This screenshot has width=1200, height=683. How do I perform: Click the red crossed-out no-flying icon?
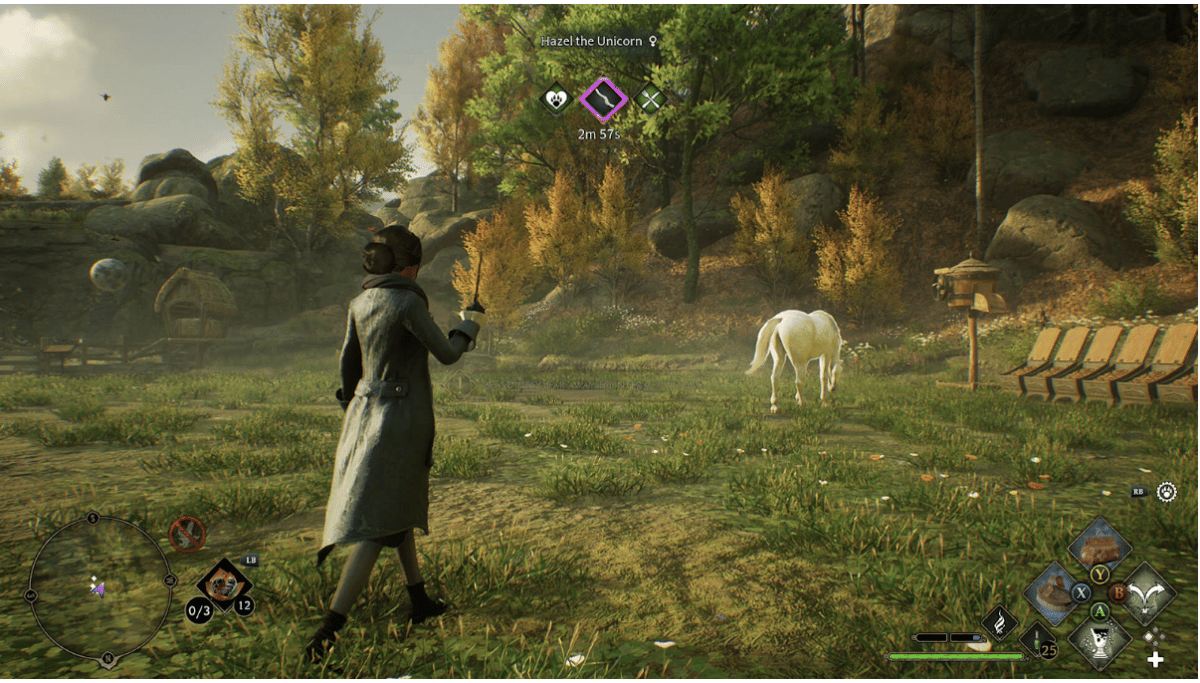click(187, 534)
